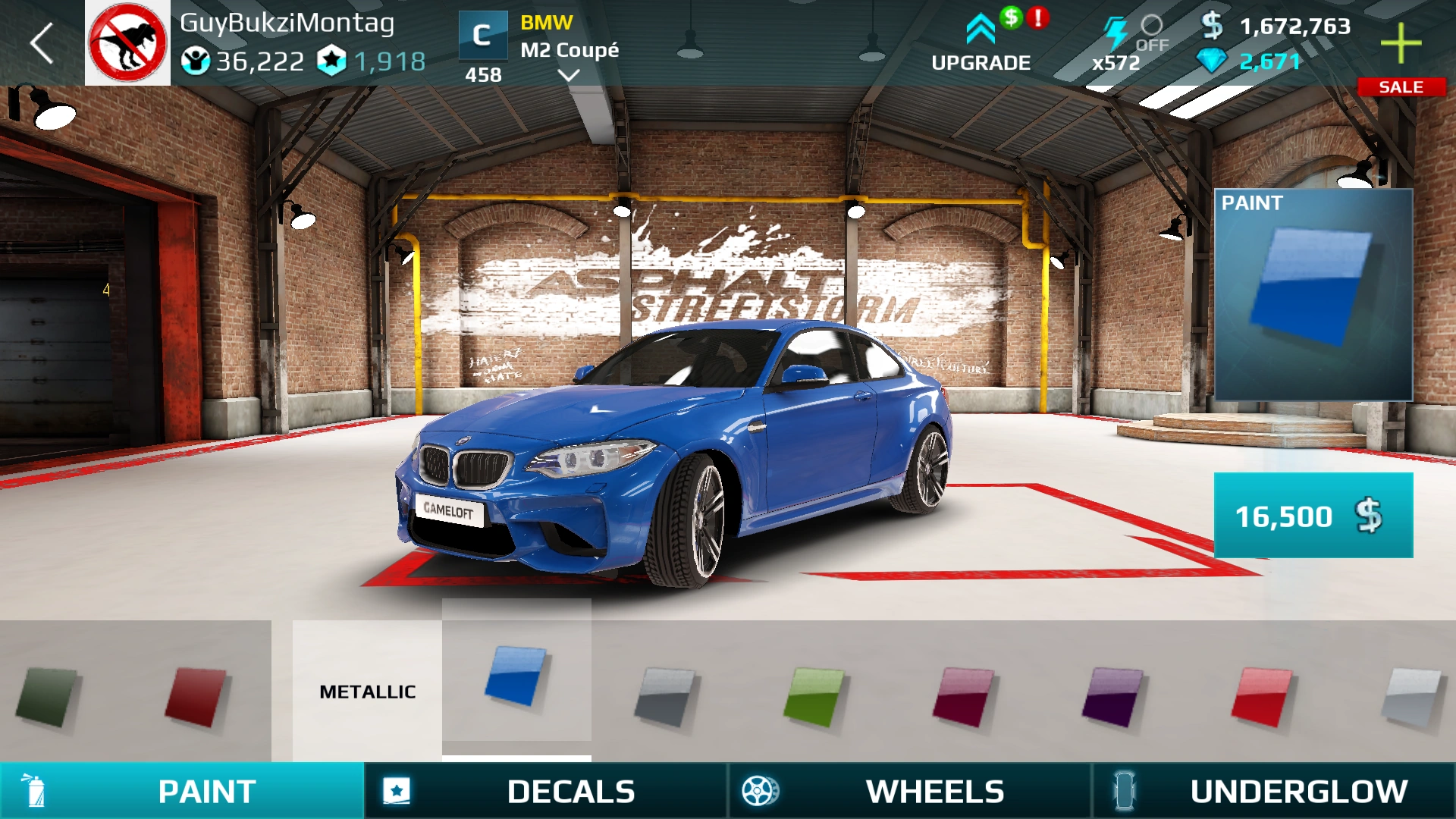Choose the metallic purple paint swatch
Image resolution: width=1456 pixels, height=819 pixels.
(1112, 696)
